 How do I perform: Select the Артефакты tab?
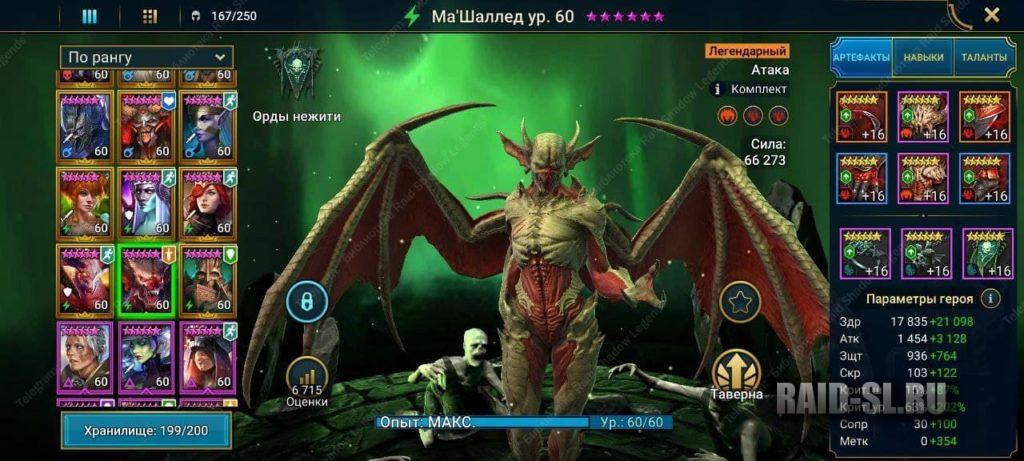861,58
